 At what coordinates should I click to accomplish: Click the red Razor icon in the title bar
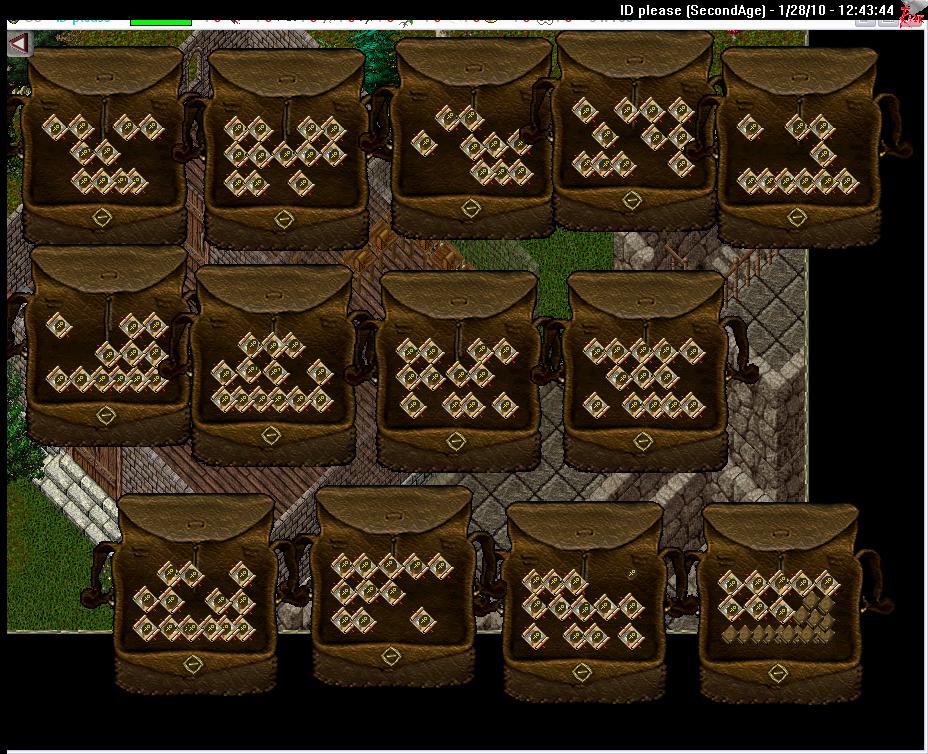point(912,14)
